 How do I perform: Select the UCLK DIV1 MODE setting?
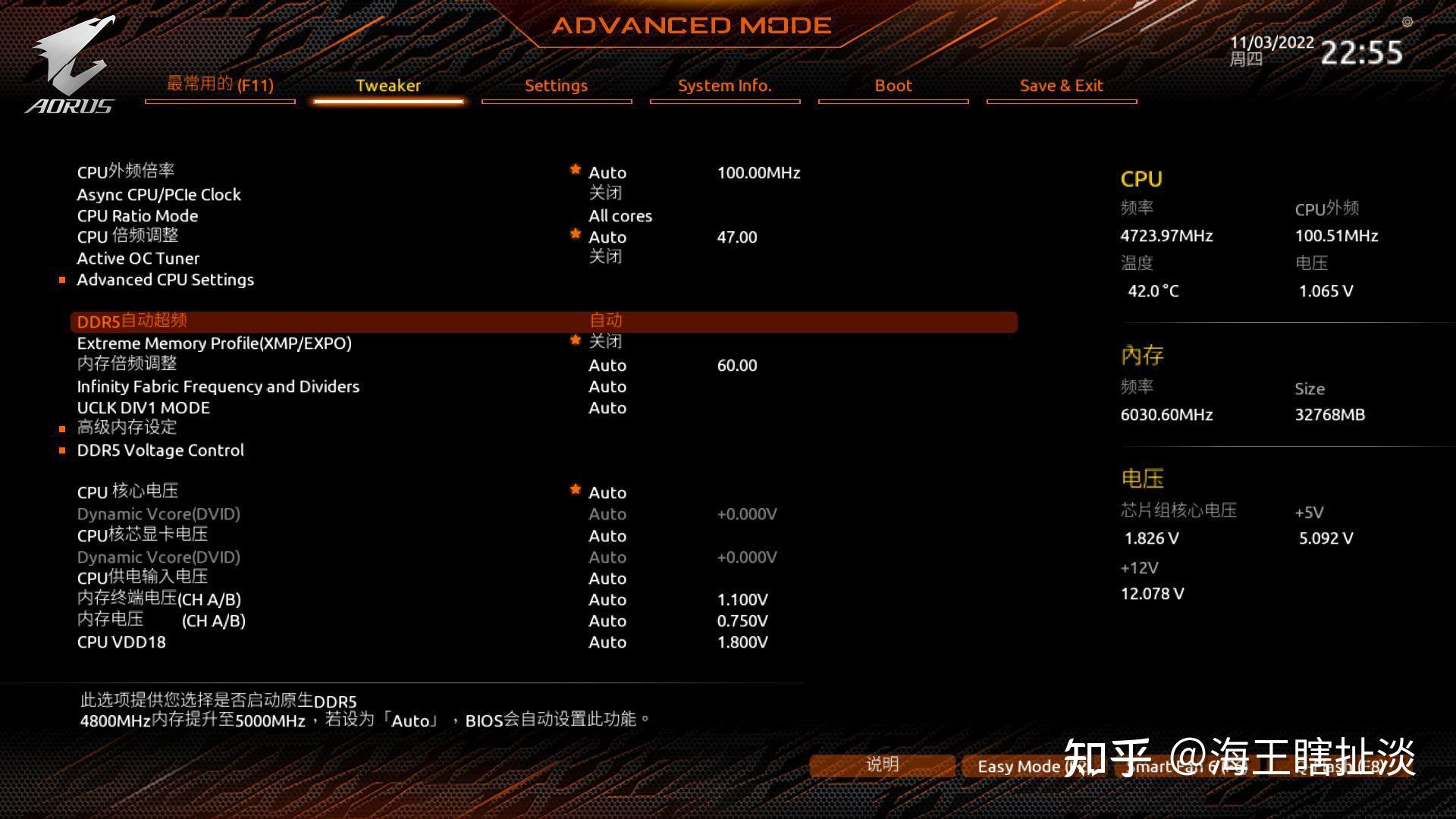coord(143,408)
